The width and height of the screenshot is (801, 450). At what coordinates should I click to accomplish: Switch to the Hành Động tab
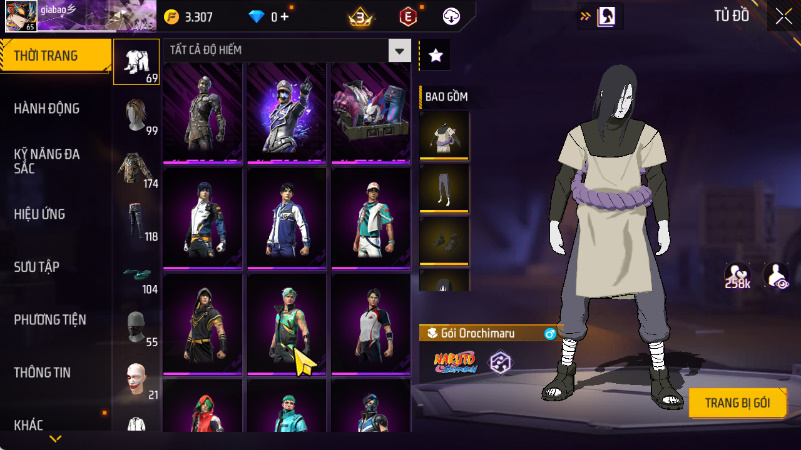(x=47, y=108)
